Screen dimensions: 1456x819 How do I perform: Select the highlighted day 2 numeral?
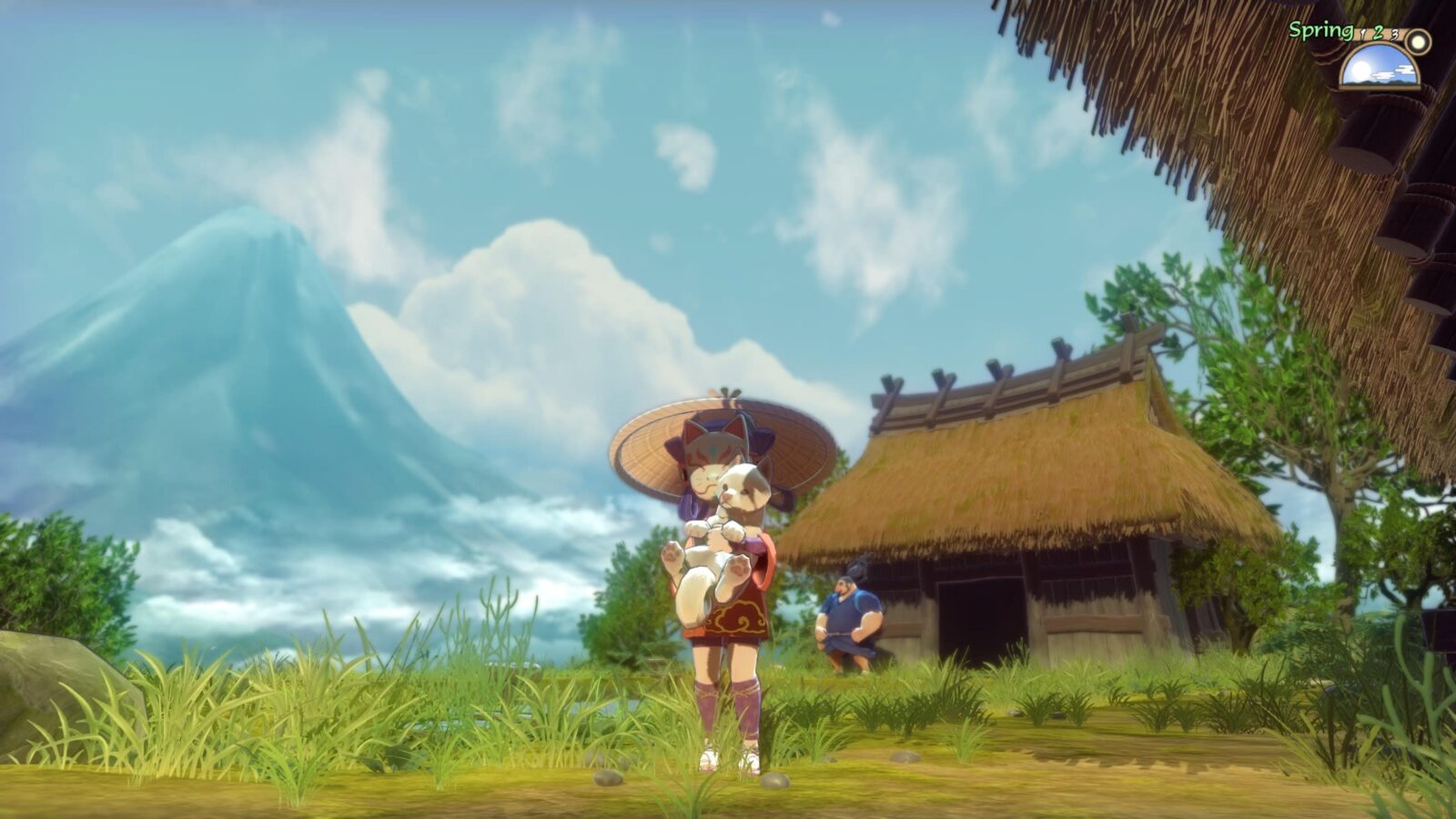(x=1377, y=34)
